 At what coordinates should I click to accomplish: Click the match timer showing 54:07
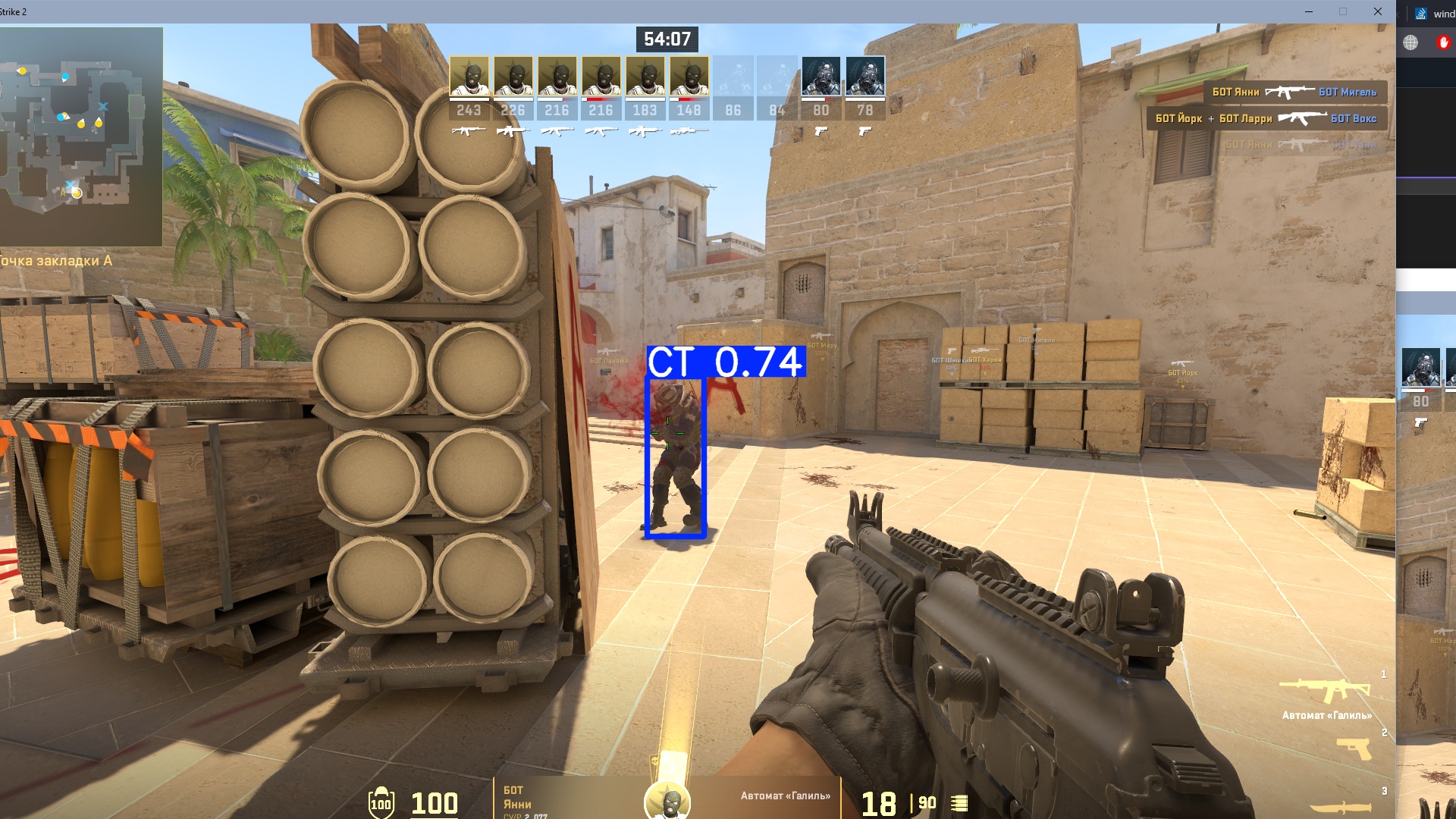tap(667, 39)
